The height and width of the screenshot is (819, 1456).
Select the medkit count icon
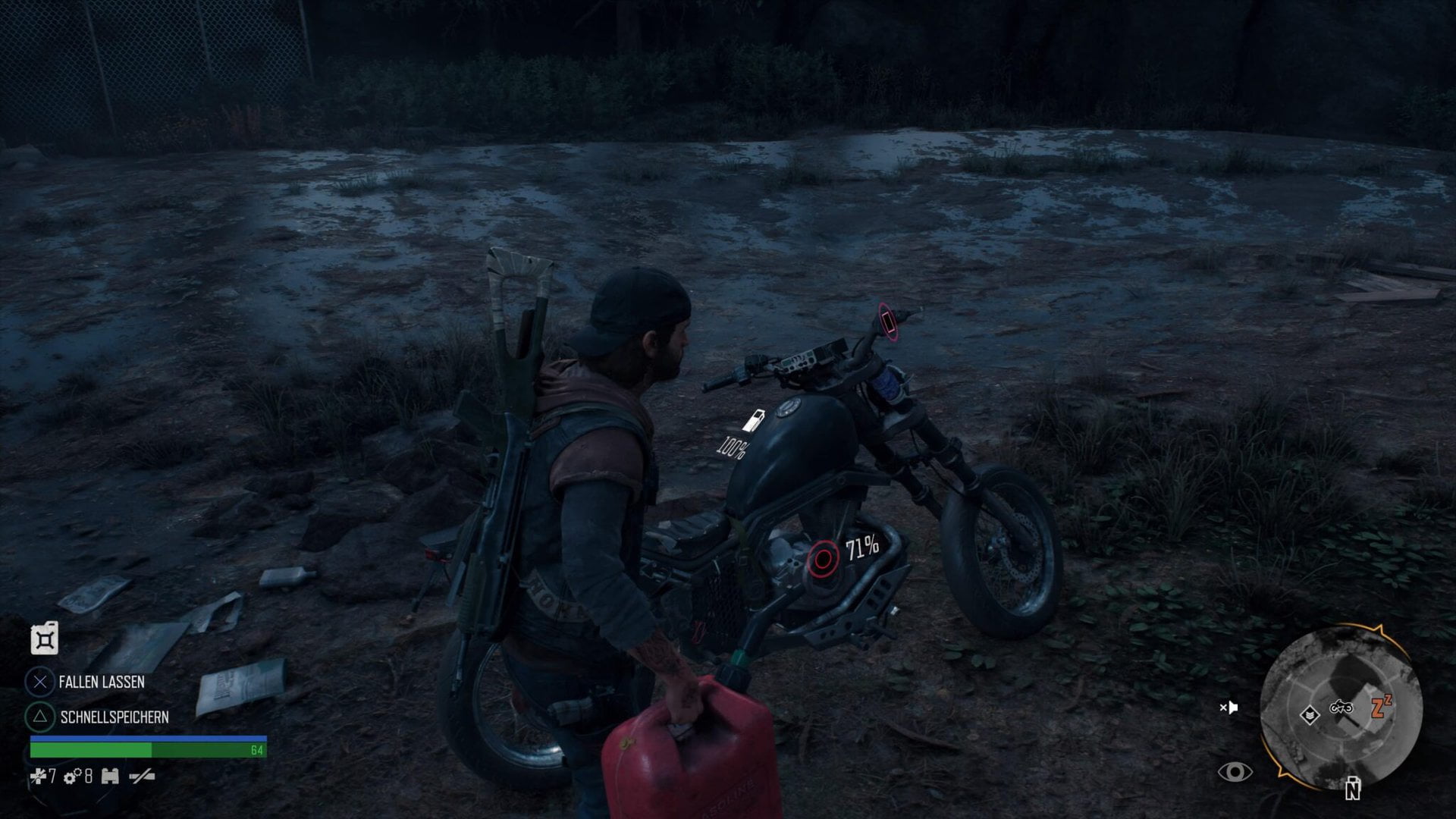[38, 776]
